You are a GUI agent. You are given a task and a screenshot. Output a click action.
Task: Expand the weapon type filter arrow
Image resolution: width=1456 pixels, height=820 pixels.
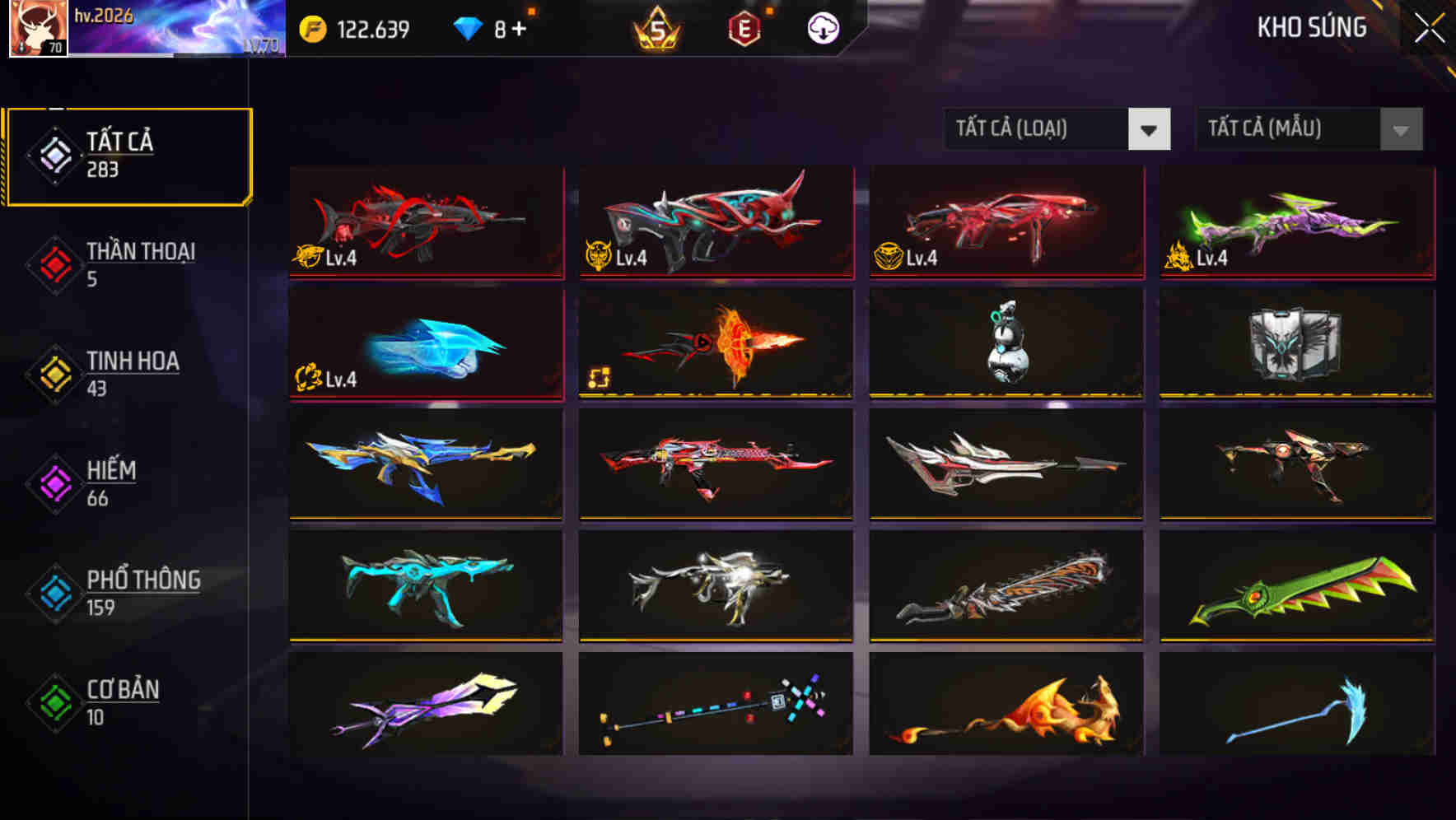click(x=1150, y=129)
